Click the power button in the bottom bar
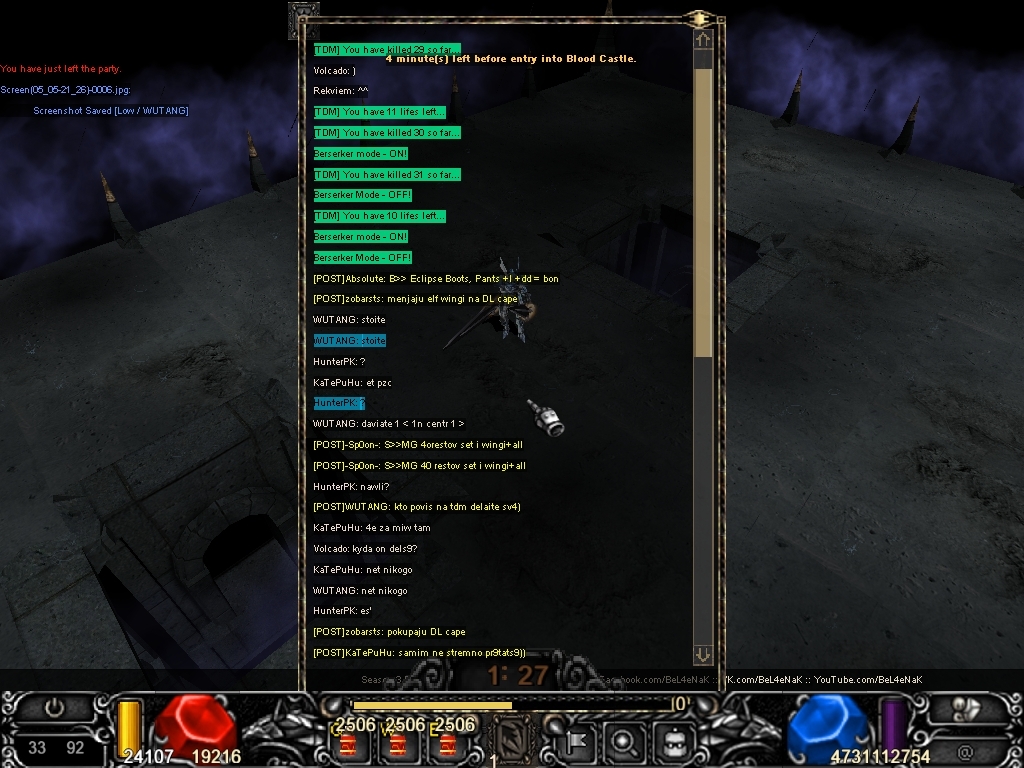 (54, 708)
